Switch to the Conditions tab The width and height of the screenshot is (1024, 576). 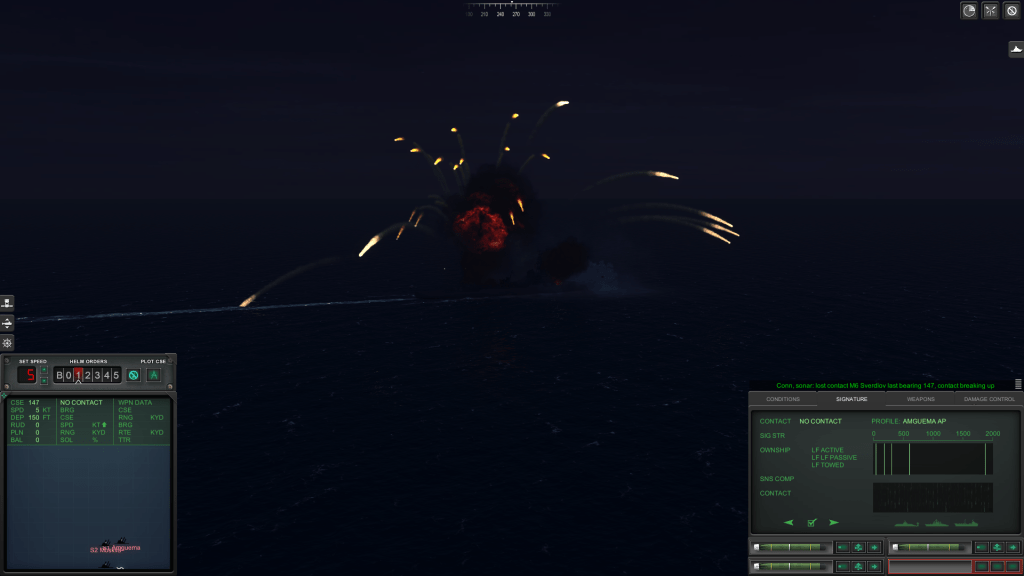tap(782, 399)
